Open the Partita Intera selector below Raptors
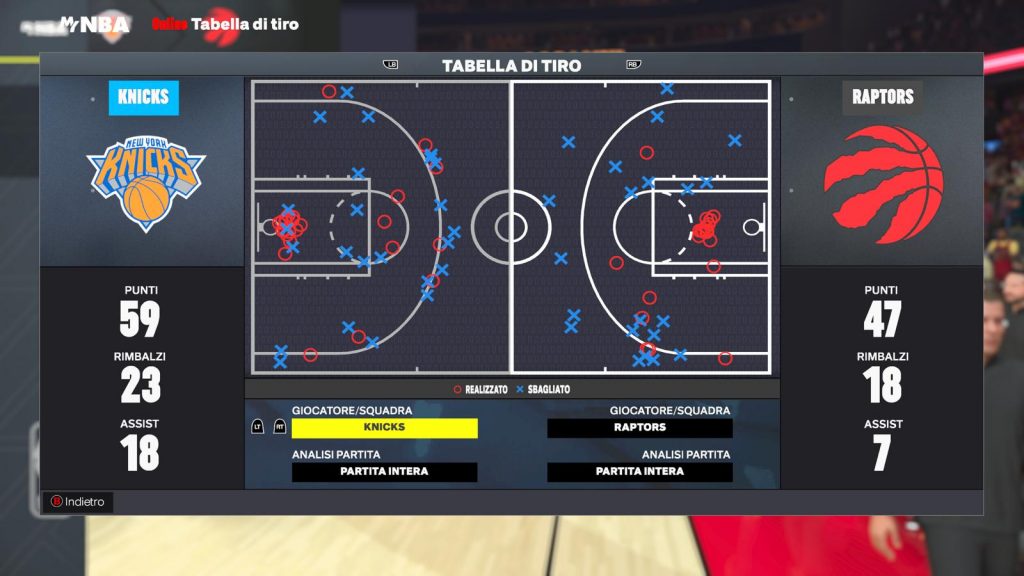This screenshot has width=1024, height=576. click(640, 472)
